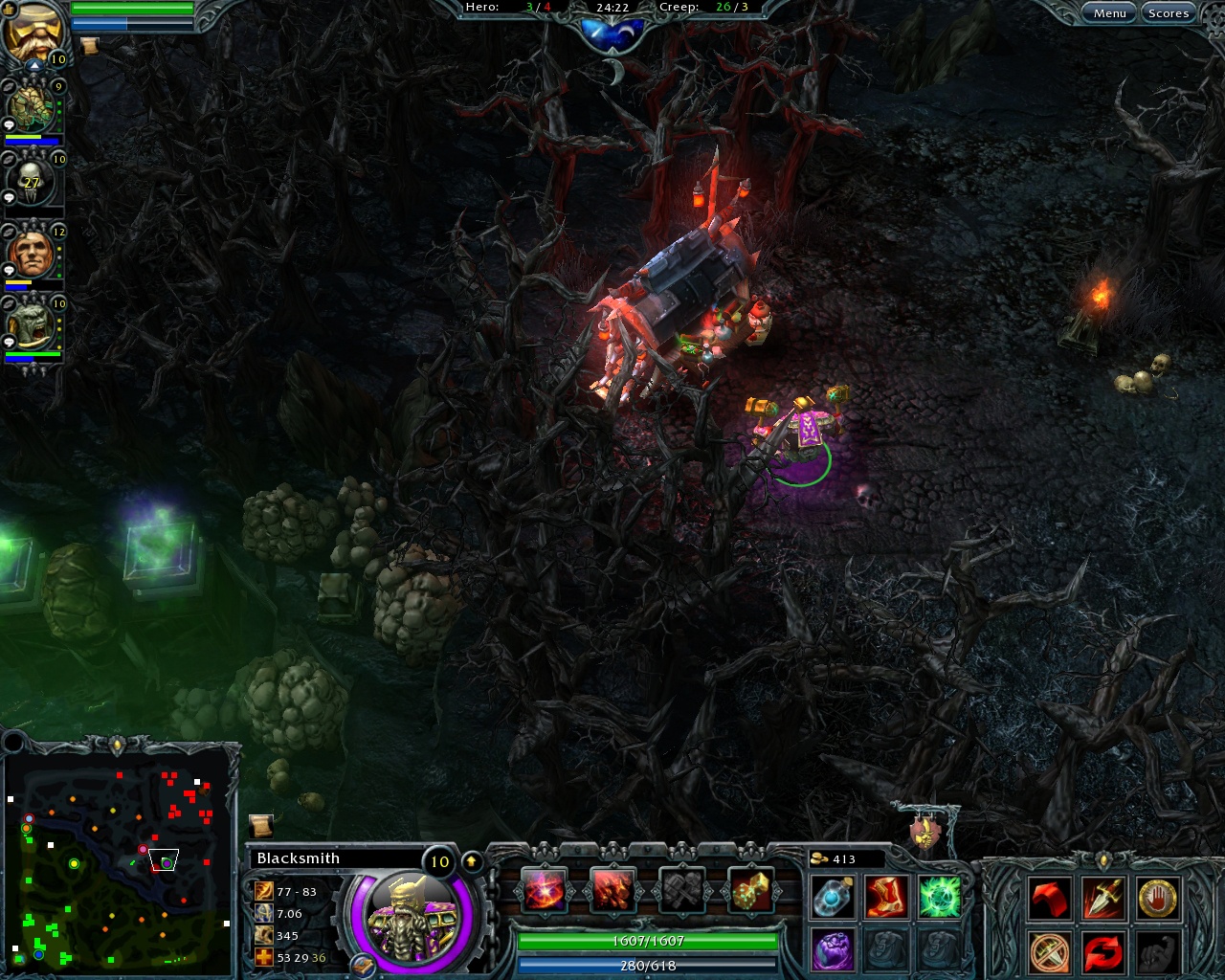
Task: Select the purple Mana Battery item
Action: tap(832, 949)
